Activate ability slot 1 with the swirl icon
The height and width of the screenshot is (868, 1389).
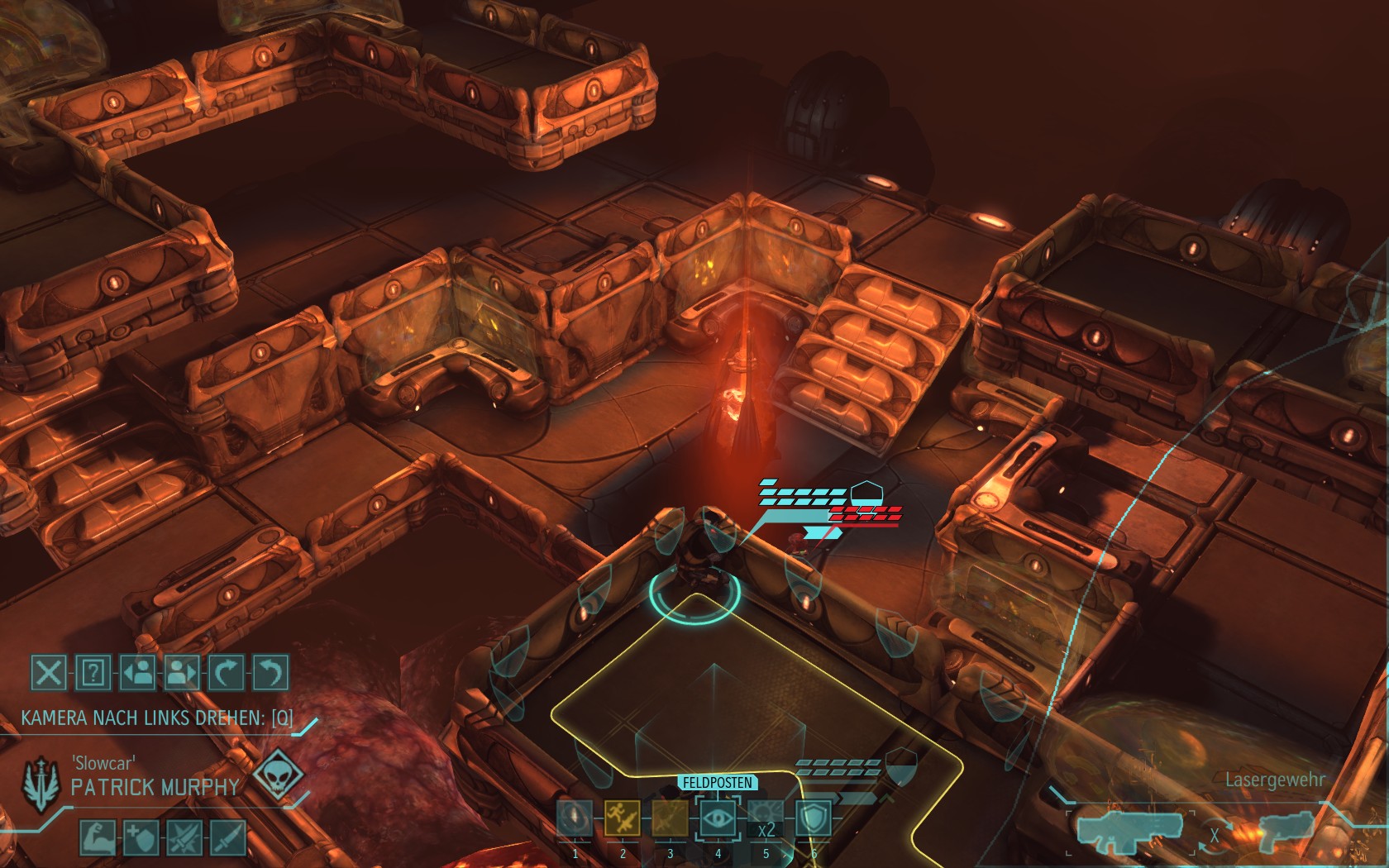(575, 818)
